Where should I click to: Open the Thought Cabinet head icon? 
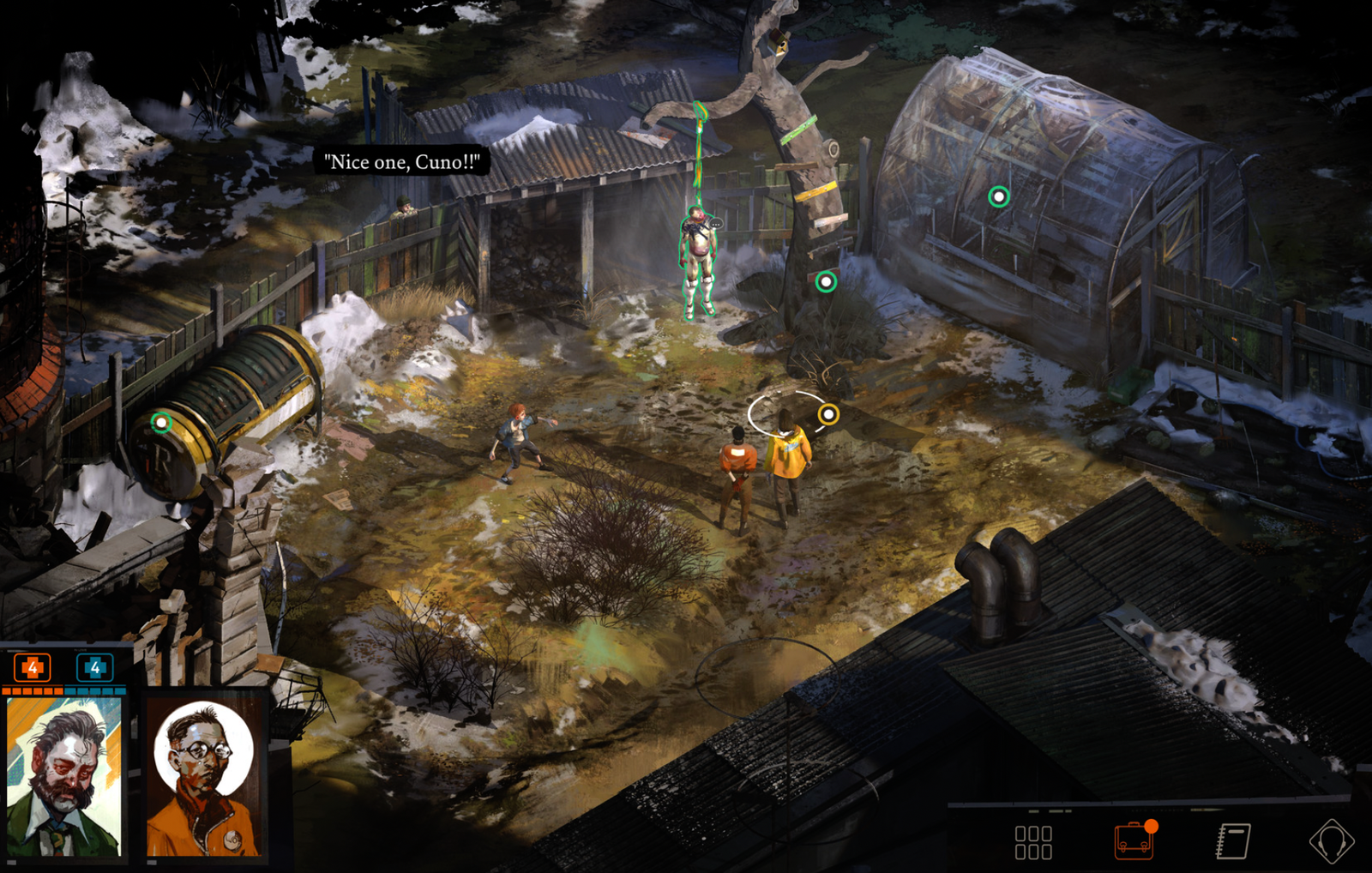point(1331,841)
